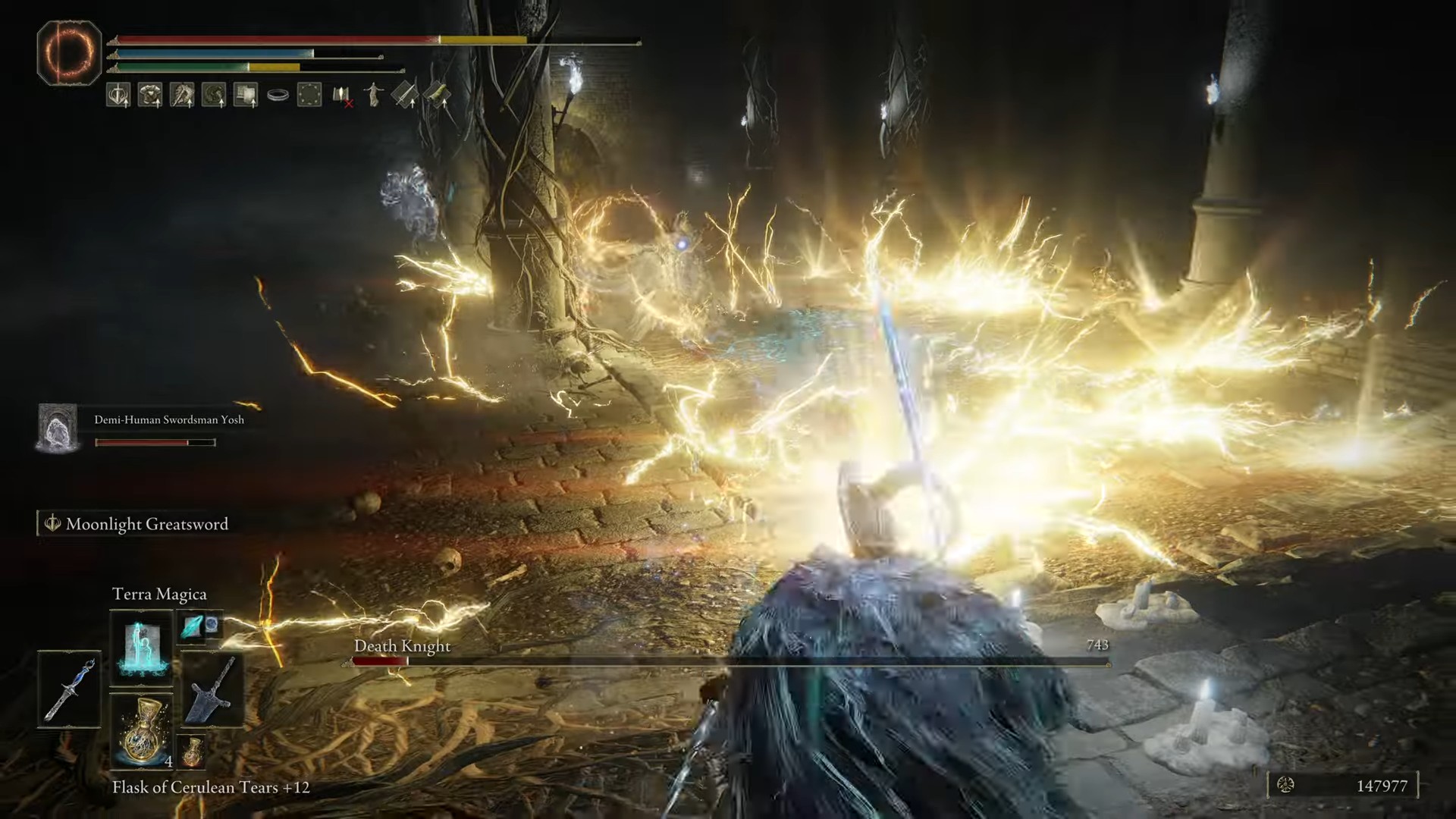Inspect the sword-and-horns buff icon

coord(118,95)
